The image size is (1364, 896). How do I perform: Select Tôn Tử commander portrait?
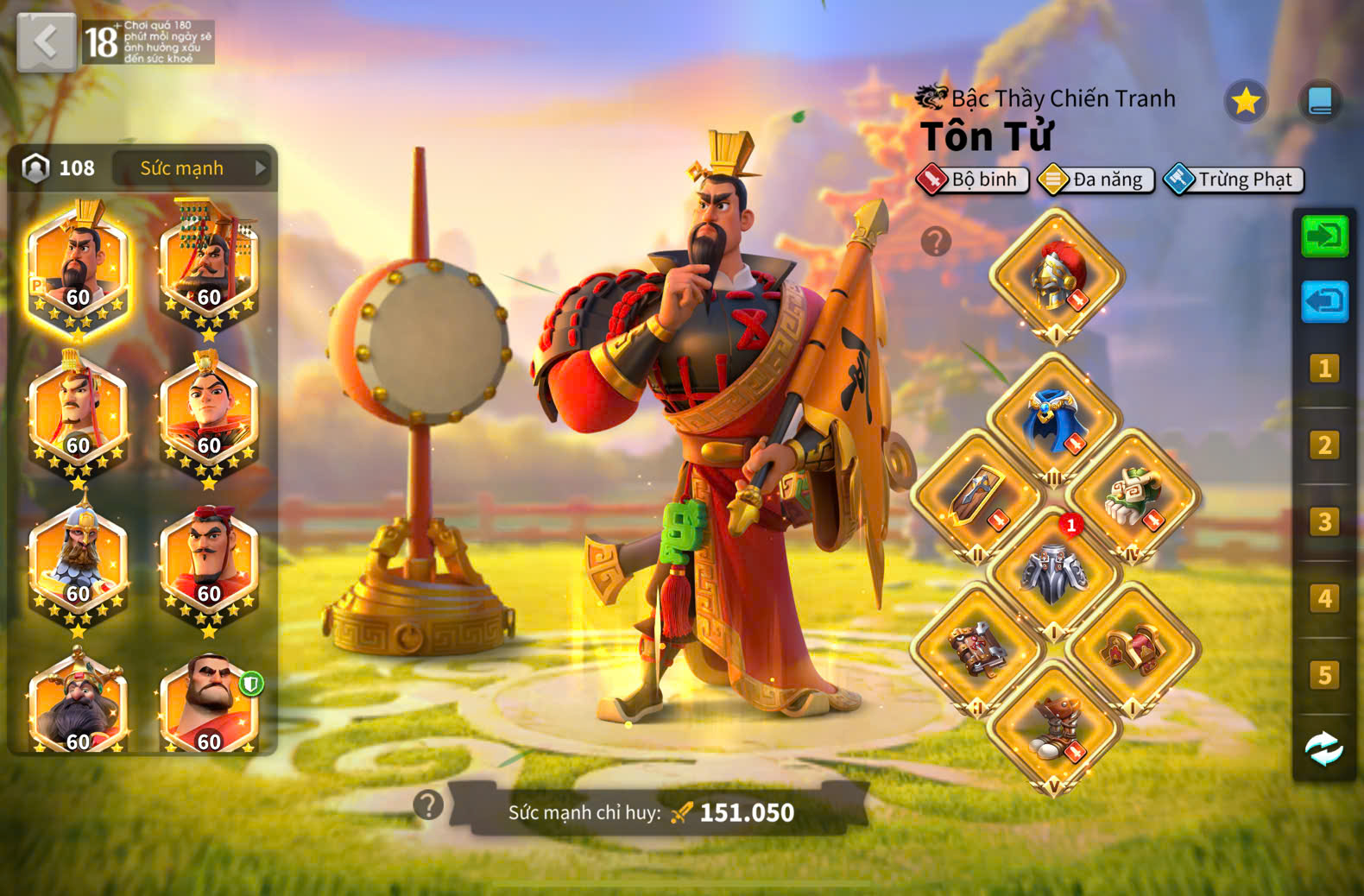[x=78, y=268]
